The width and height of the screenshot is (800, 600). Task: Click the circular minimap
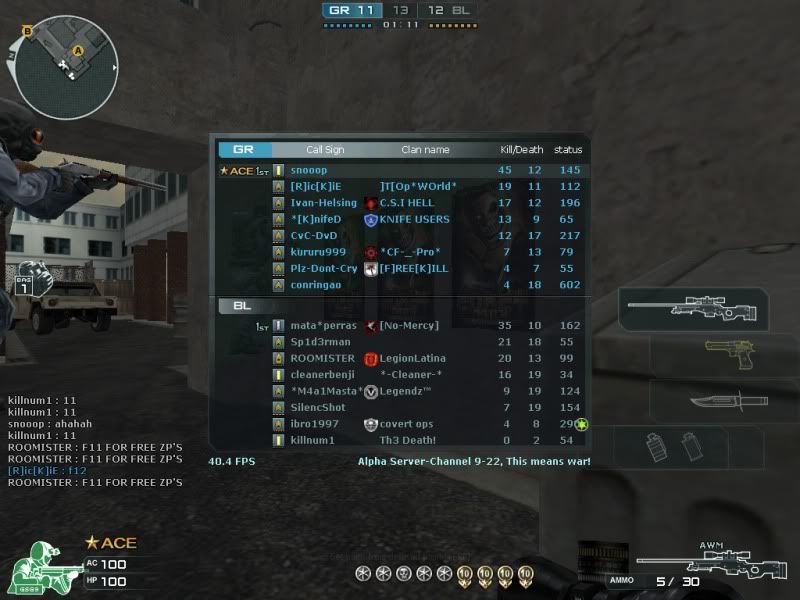(67, 62)
